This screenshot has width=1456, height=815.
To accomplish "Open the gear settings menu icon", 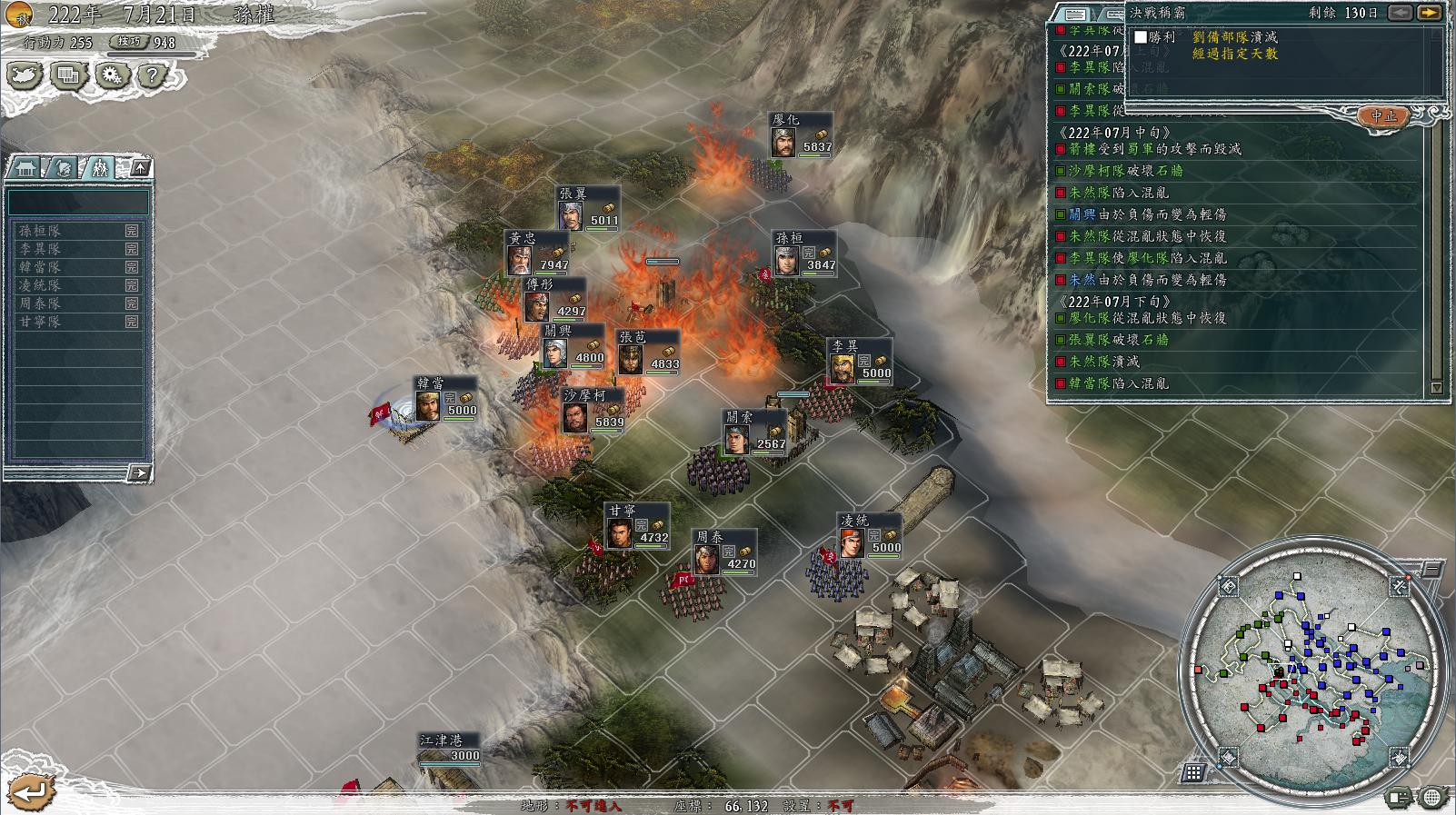I will pyautogui.click(x=112, y=75).
